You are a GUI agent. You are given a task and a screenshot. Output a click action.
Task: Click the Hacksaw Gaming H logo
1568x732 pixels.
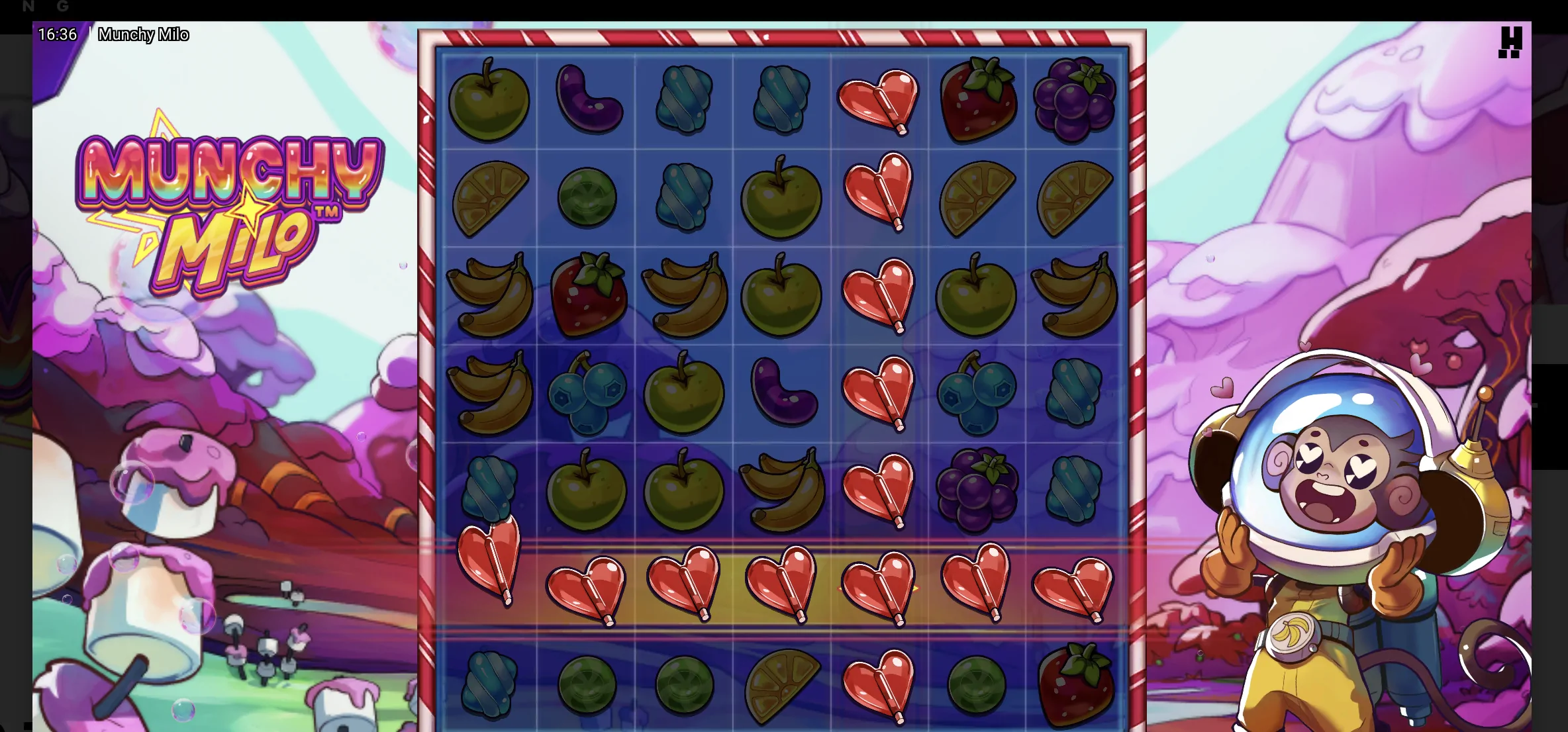click(1512, 43)
